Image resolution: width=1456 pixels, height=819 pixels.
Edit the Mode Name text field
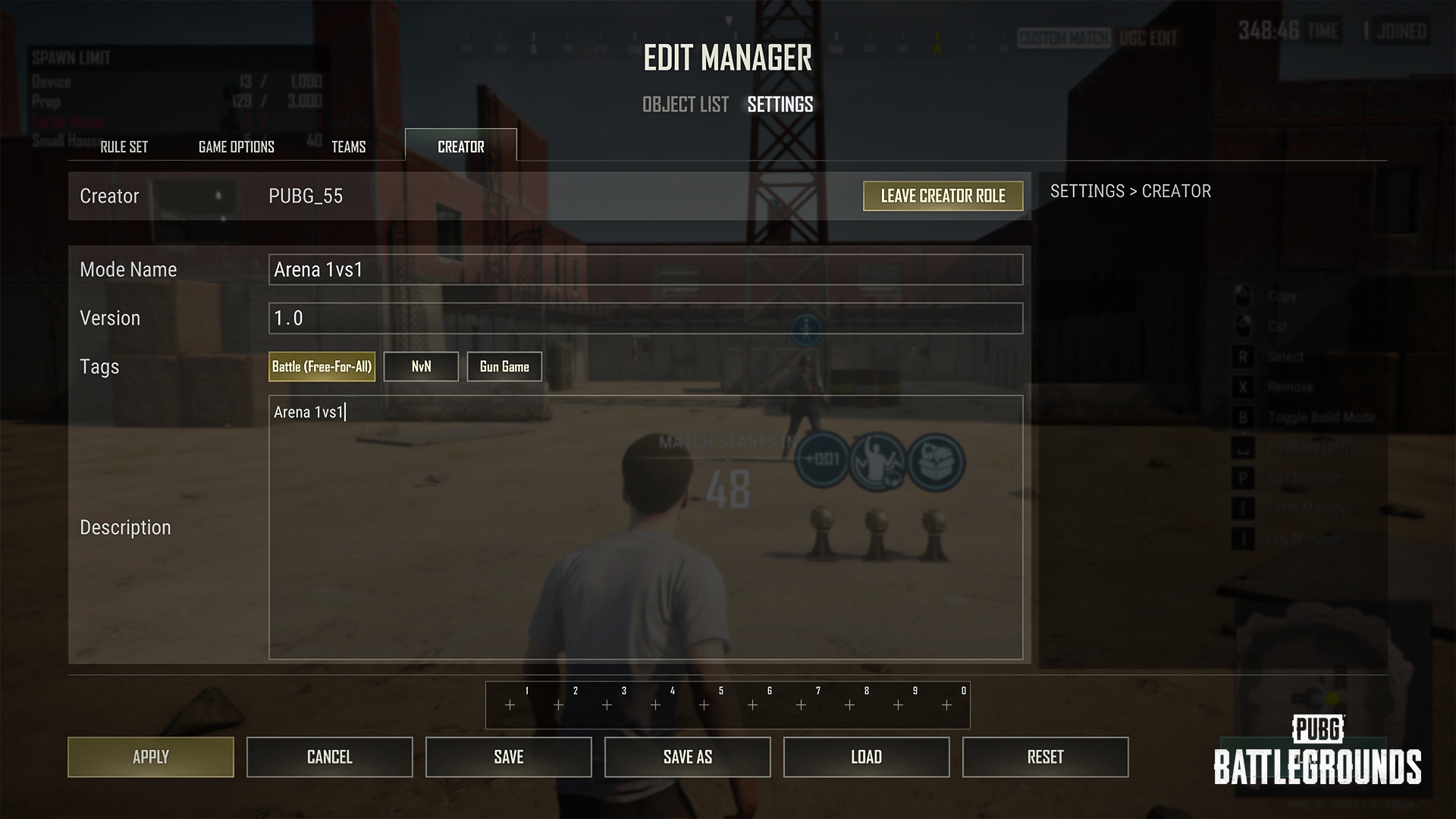tap(645, 270)
